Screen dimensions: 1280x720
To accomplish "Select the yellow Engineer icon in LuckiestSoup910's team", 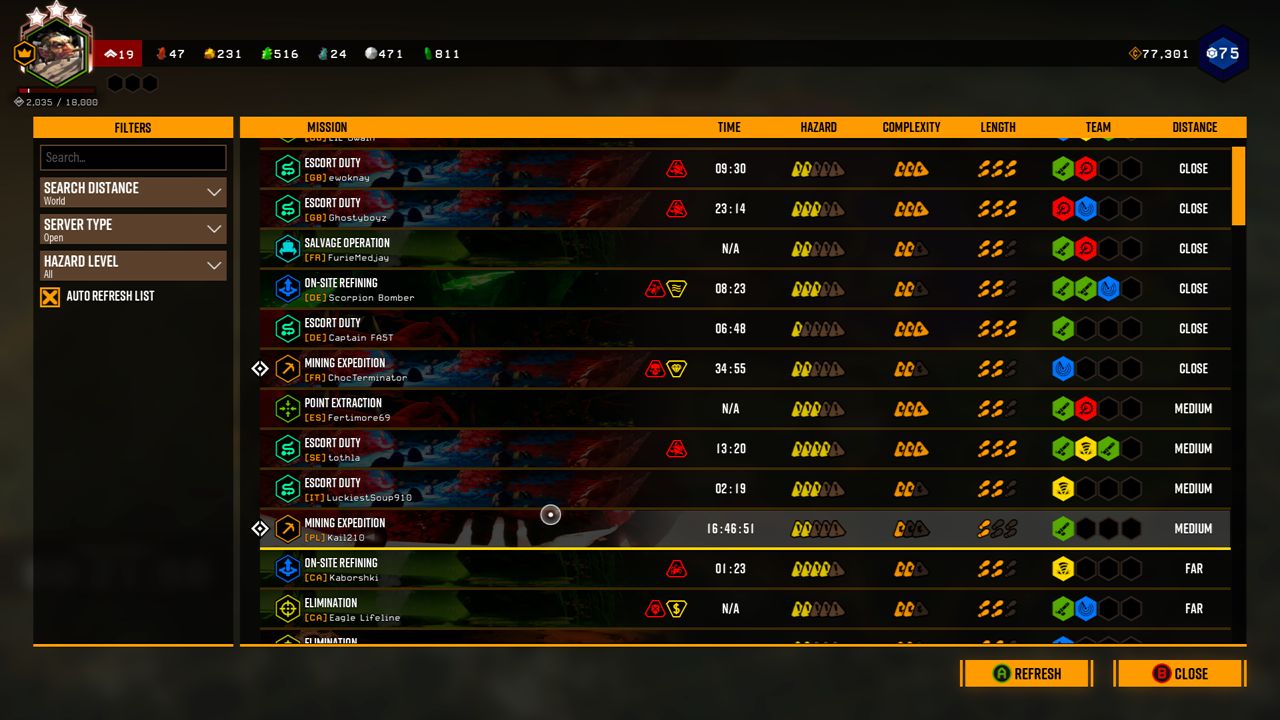I will (x=1062, y=488).
